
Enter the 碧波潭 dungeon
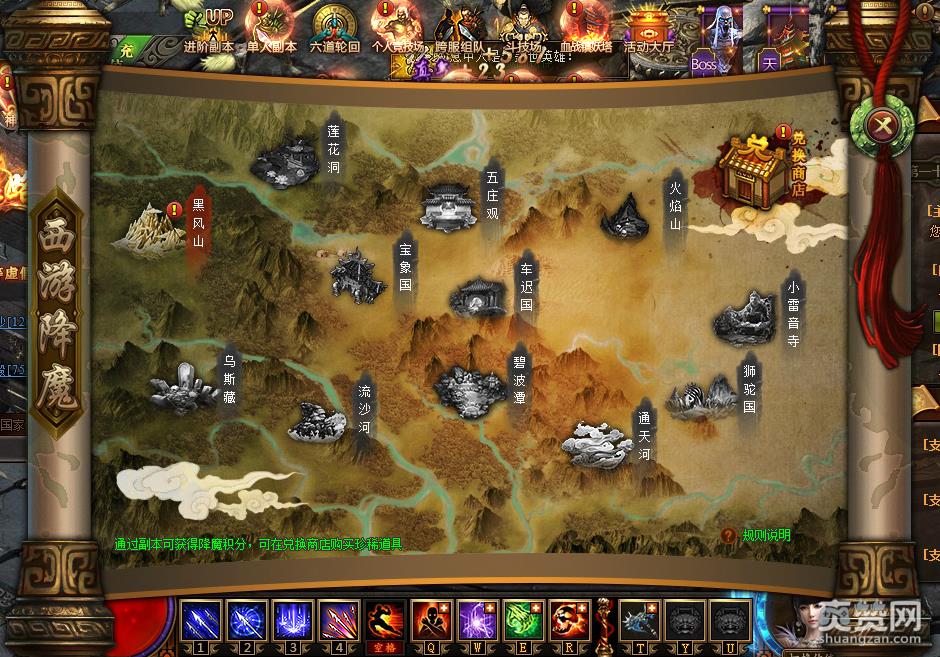pos(469,388)
